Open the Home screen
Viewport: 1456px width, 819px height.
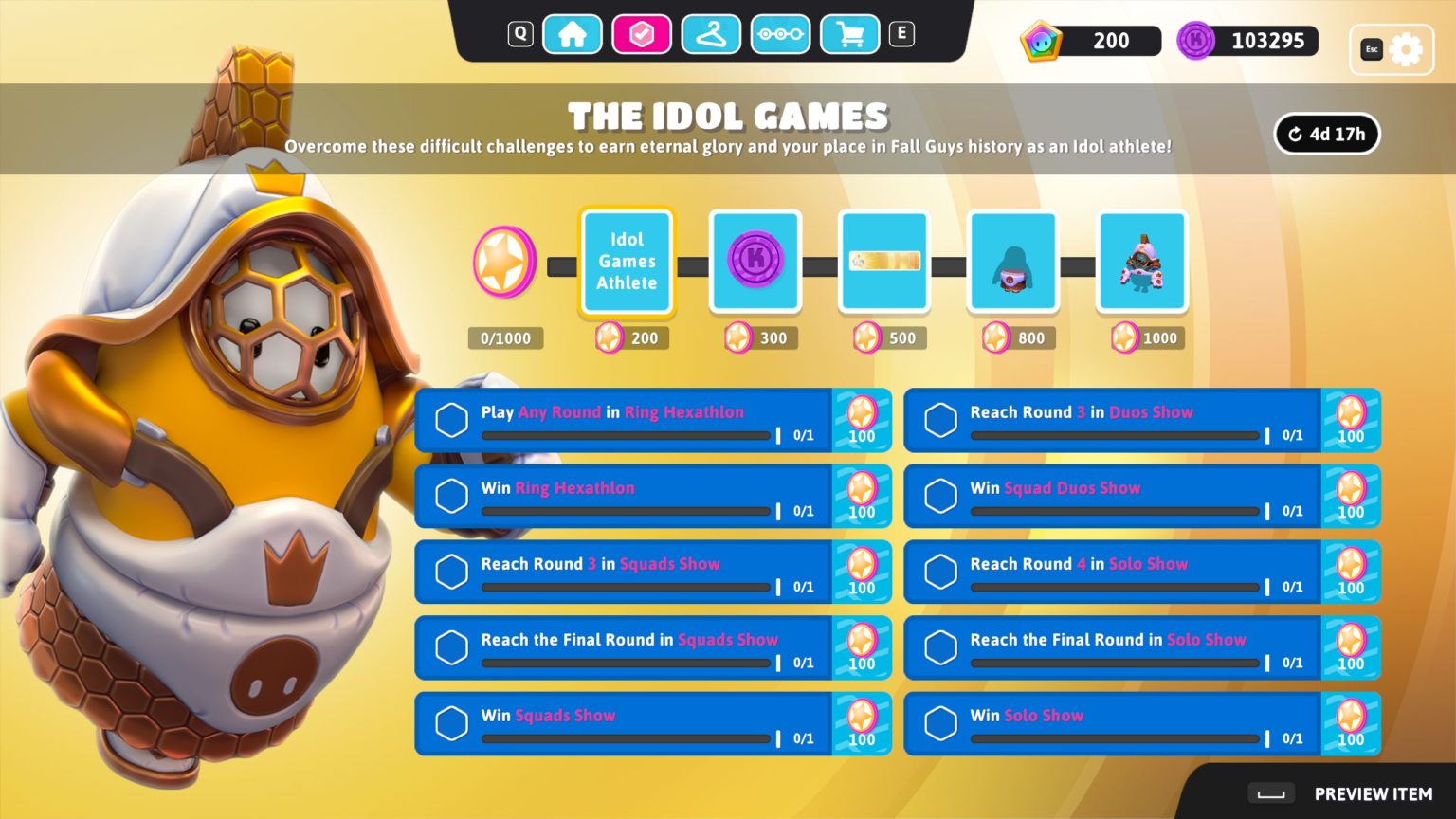(573, 33)
